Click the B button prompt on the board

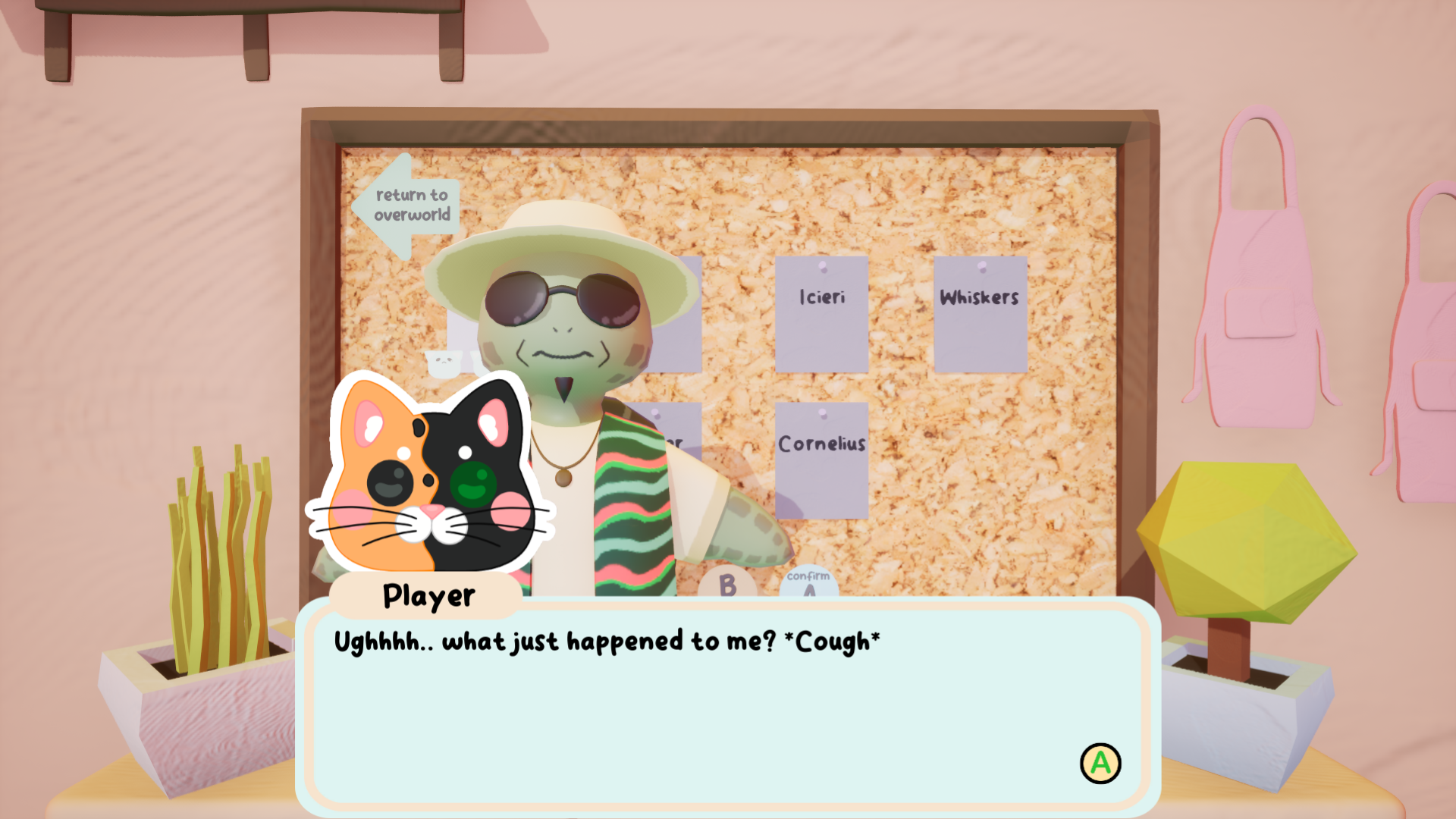click(x=728, y=585)
